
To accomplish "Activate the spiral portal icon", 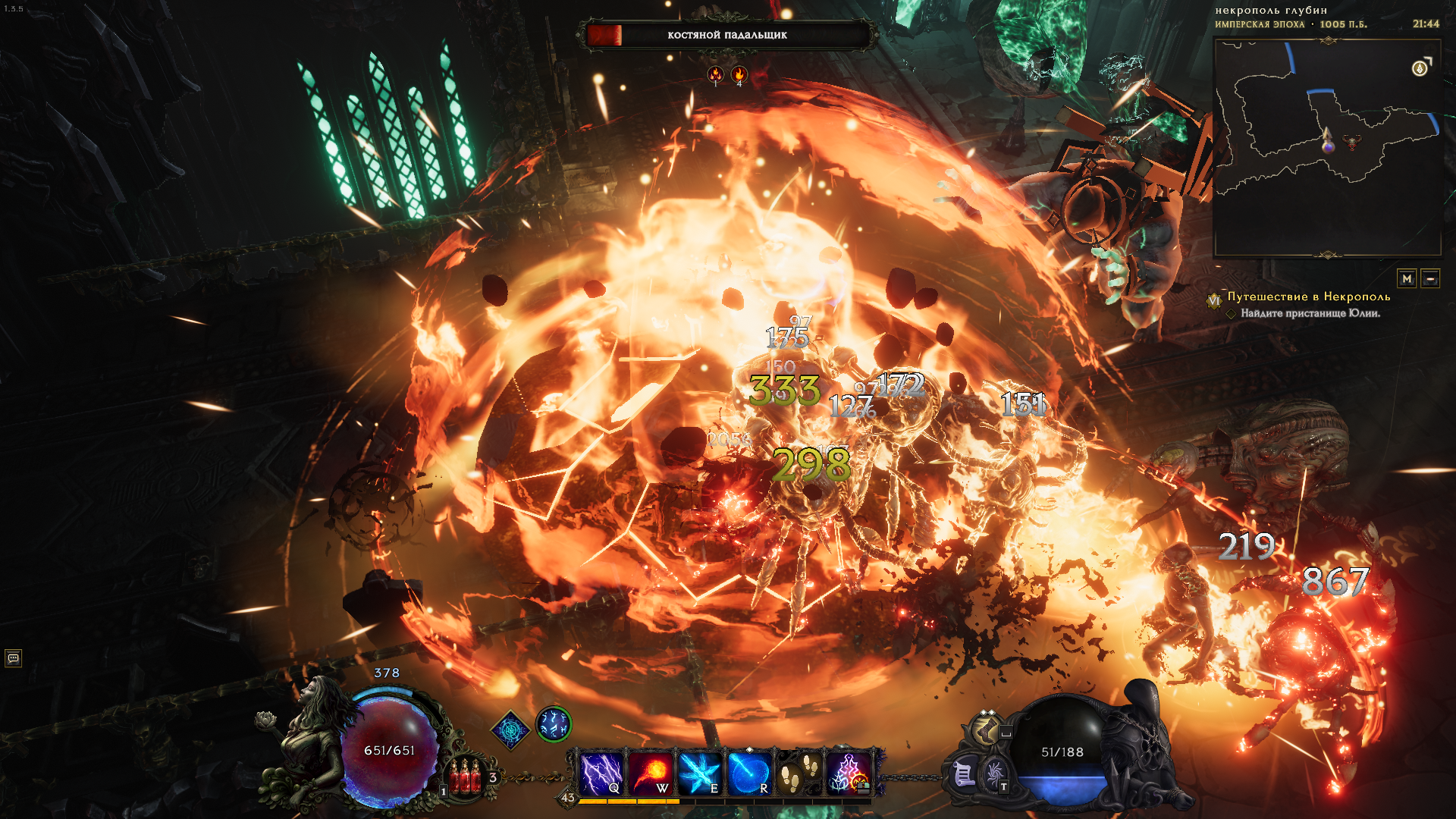I will pyautogui.click(x=993, y=774).
